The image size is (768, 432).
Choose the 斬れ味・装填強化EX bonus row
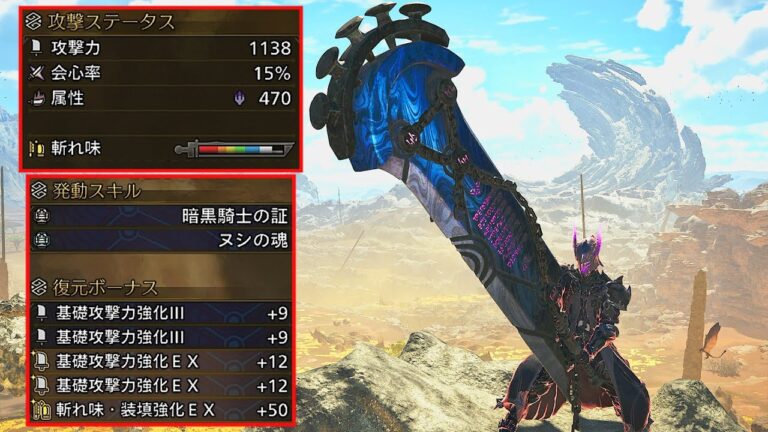pos(160,409)
